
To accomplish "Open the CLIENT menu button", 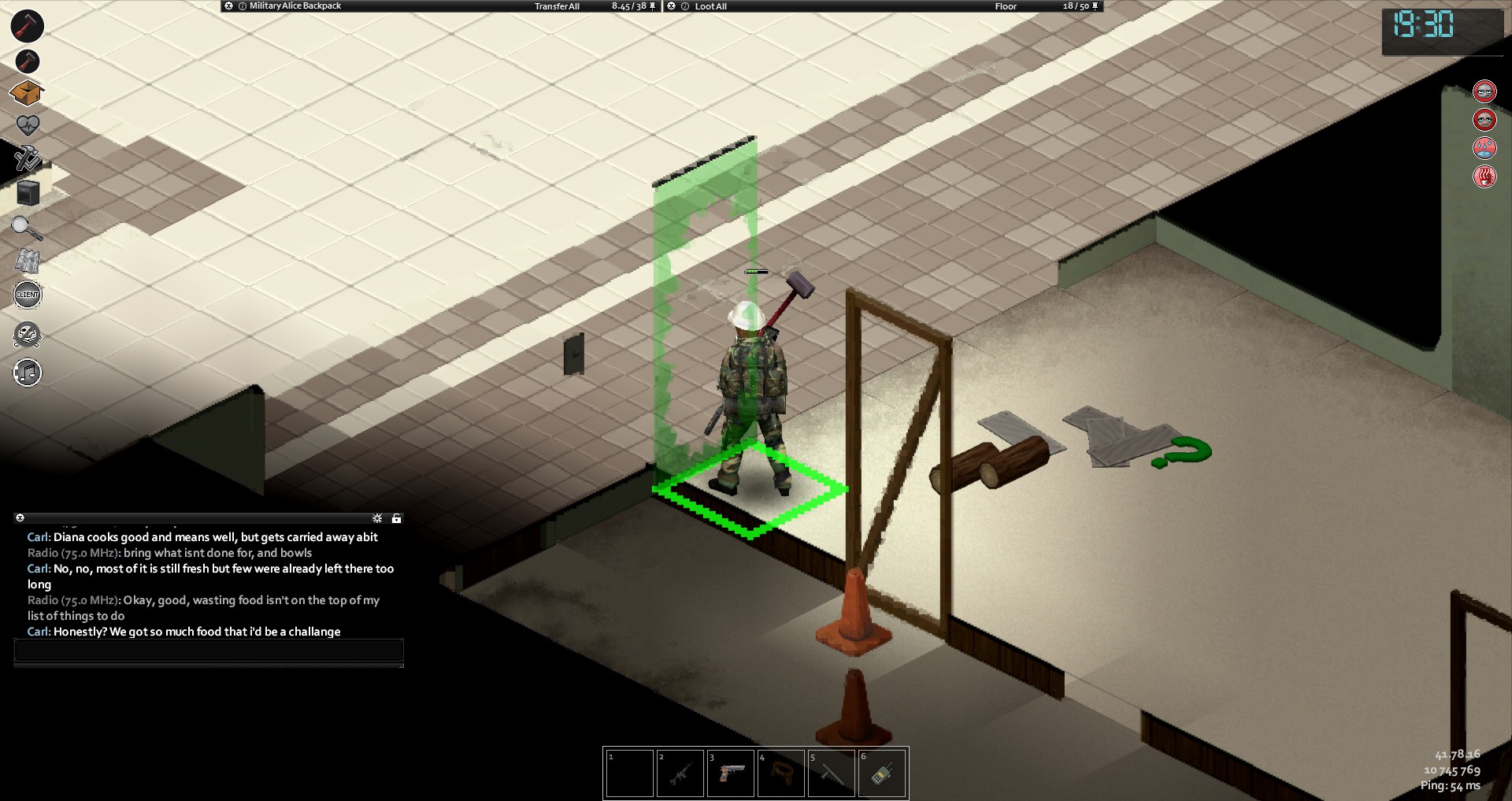I will click(28, 295).
